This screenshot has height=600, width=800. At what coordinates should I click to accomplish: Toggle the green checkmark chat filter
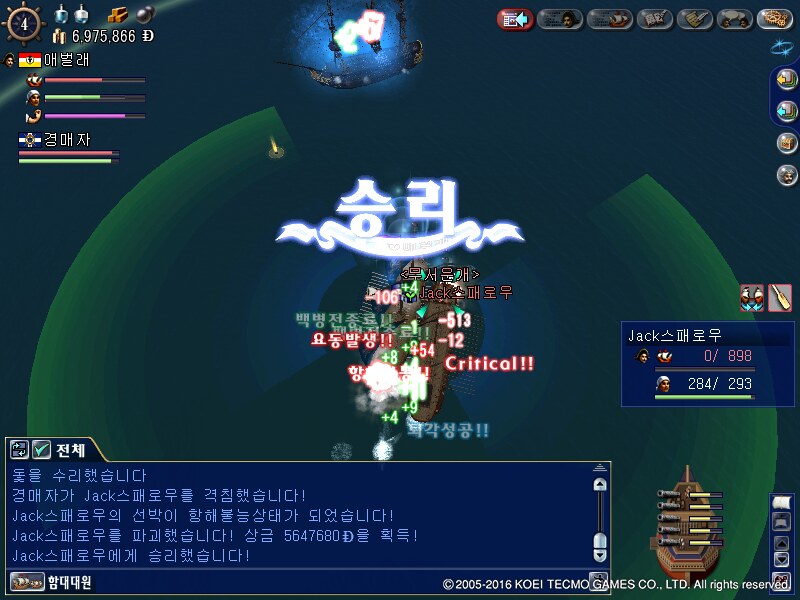point(42,449)
